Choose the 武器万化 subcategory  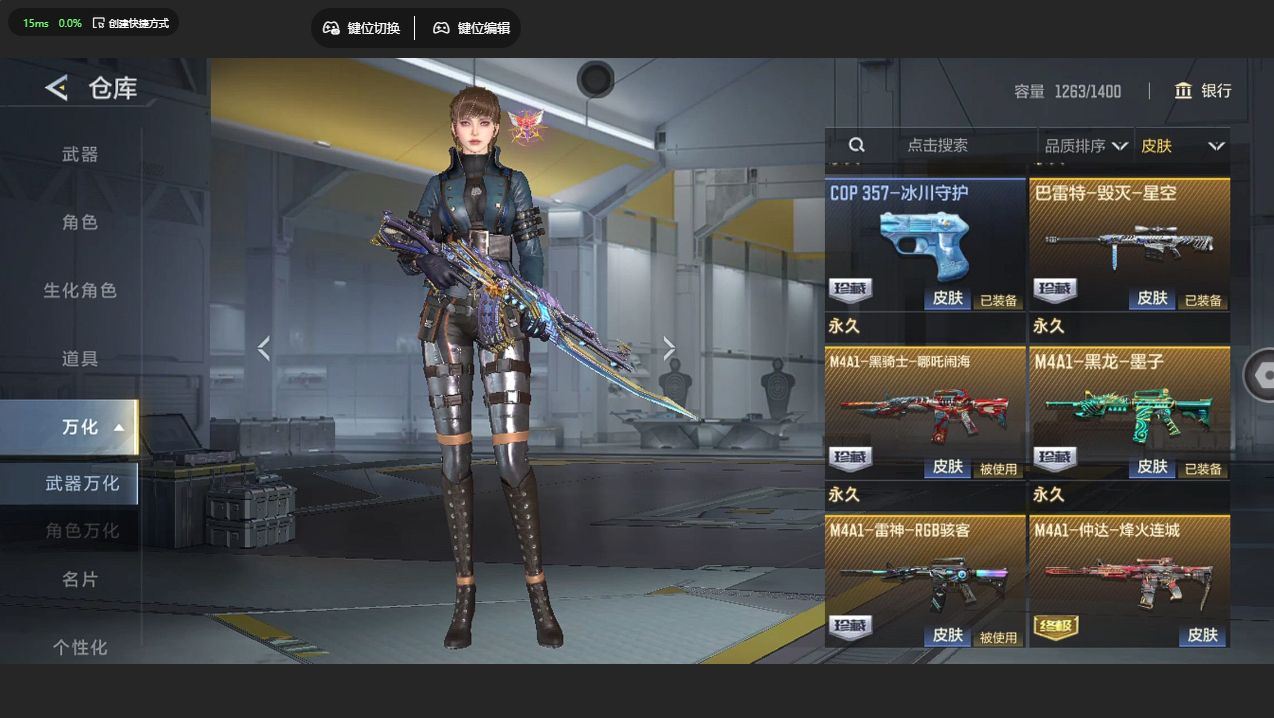(82, 483)
